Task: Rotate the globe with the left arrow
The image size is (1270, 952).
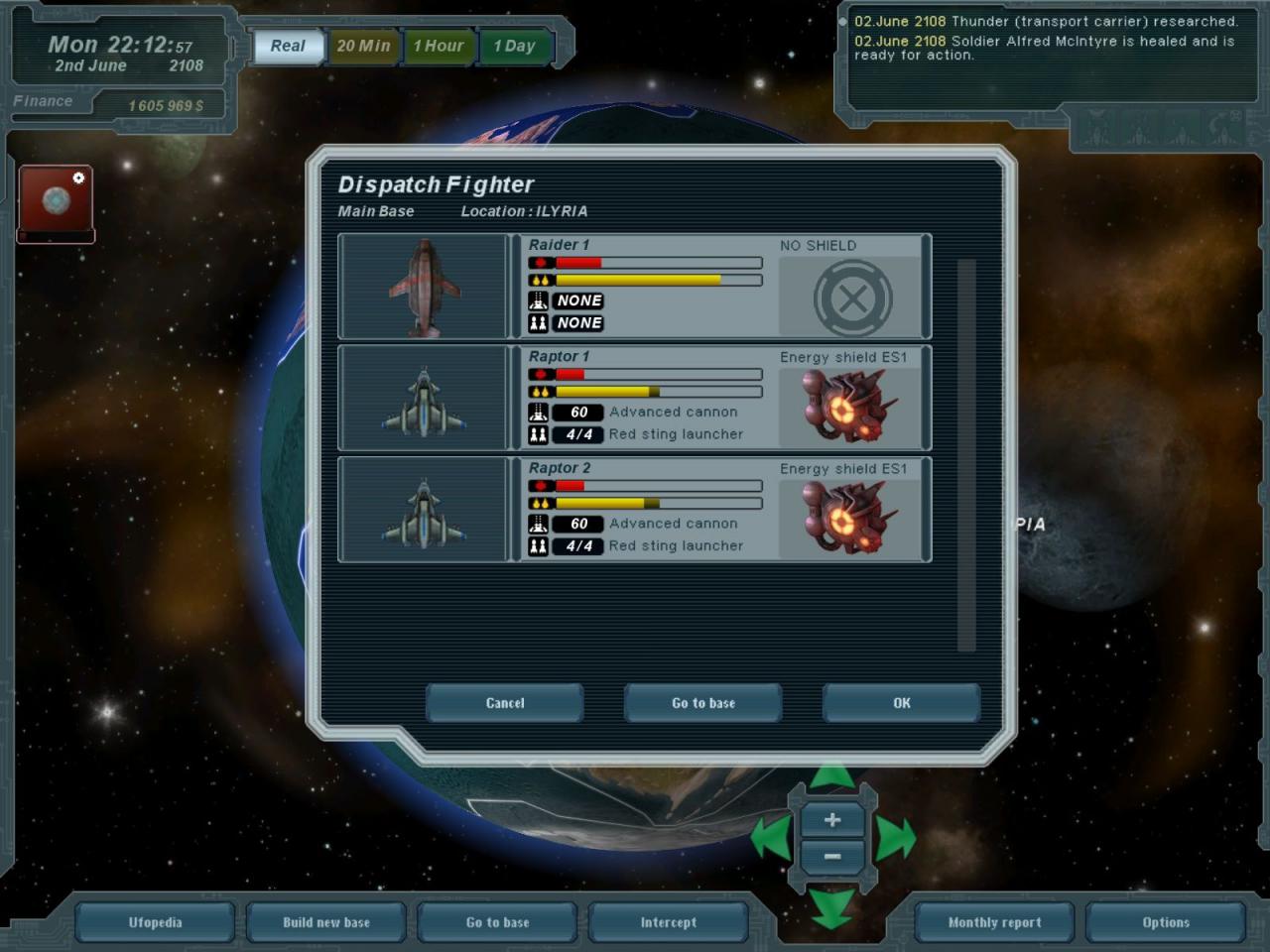Action: click(x=770, y=839)
